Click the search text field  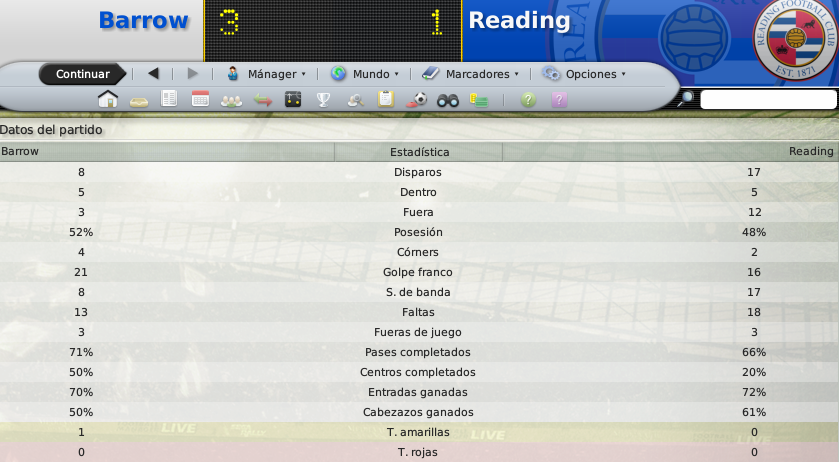(767, 99)
